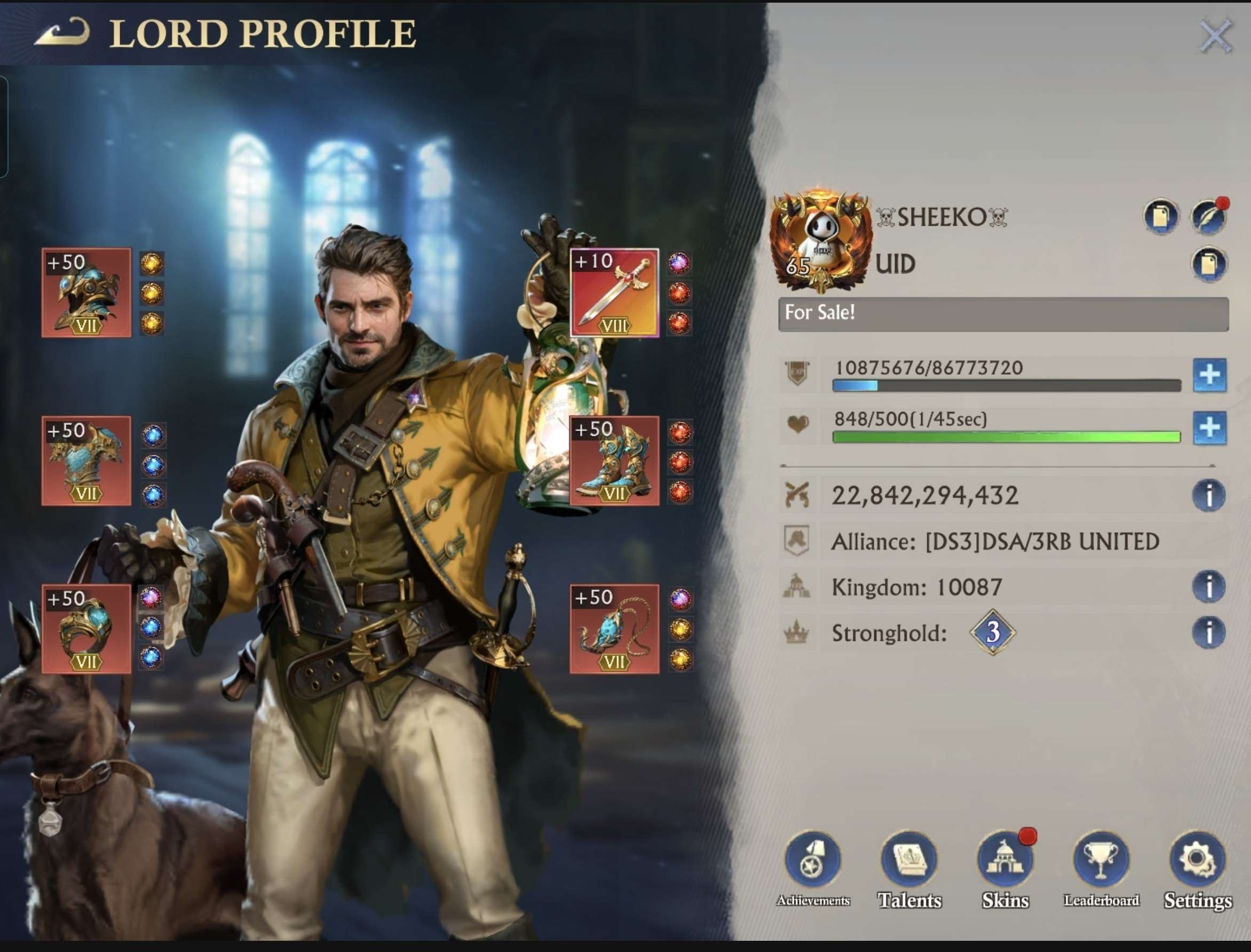
Task: Refill stamina using its plus button
Action: pyautogui.click(x=1210, y=428)
